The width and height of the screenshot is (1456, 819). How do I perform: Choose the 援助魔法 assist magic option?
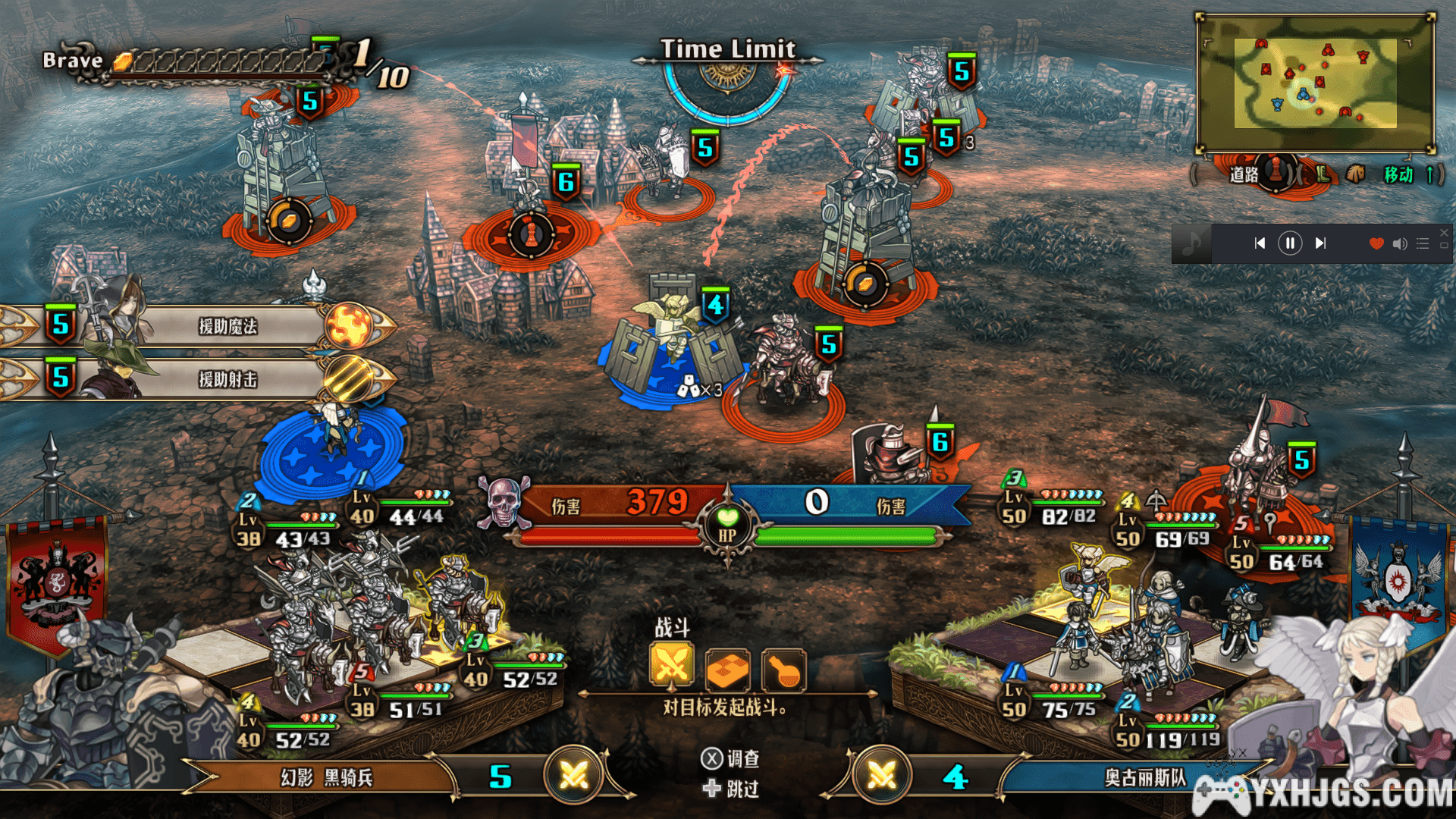point(227,326)
